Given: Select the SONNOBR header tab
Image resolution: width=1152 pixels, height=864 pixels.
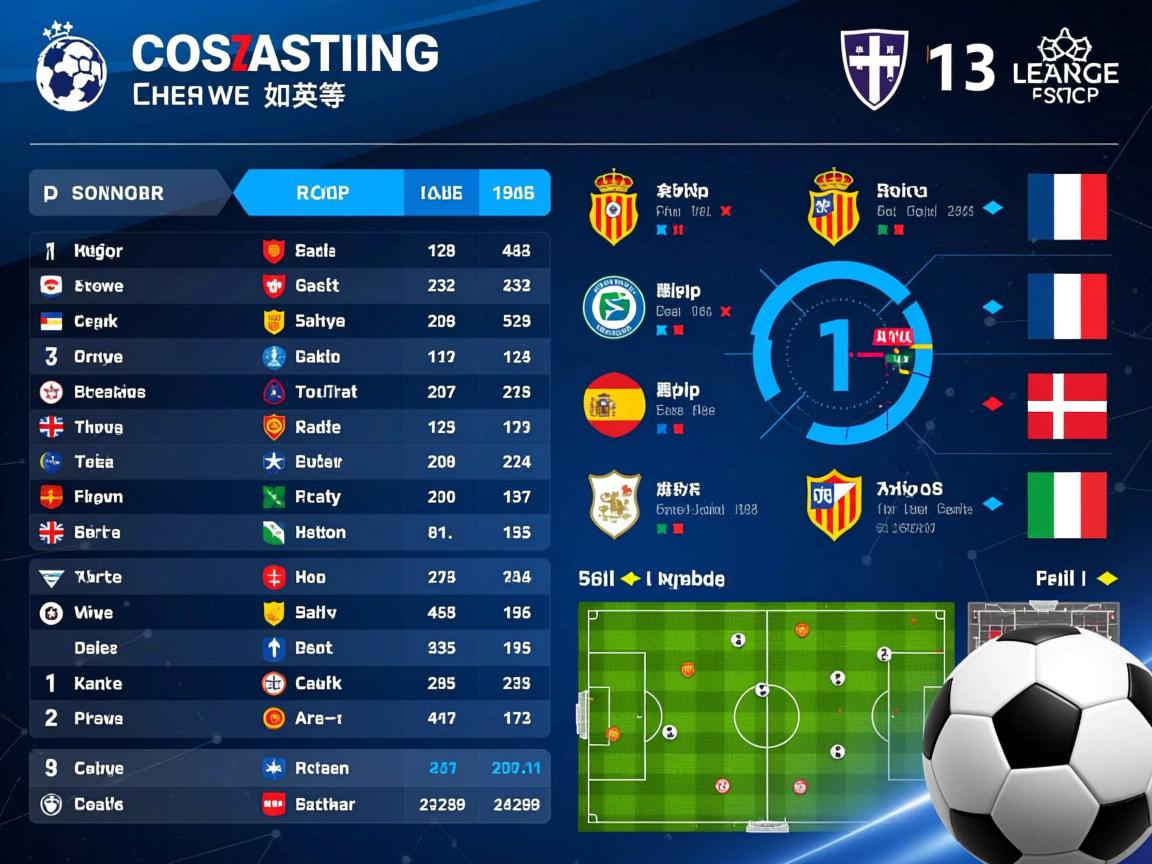Looking at the screenshot, I should (x=118, y=193).
